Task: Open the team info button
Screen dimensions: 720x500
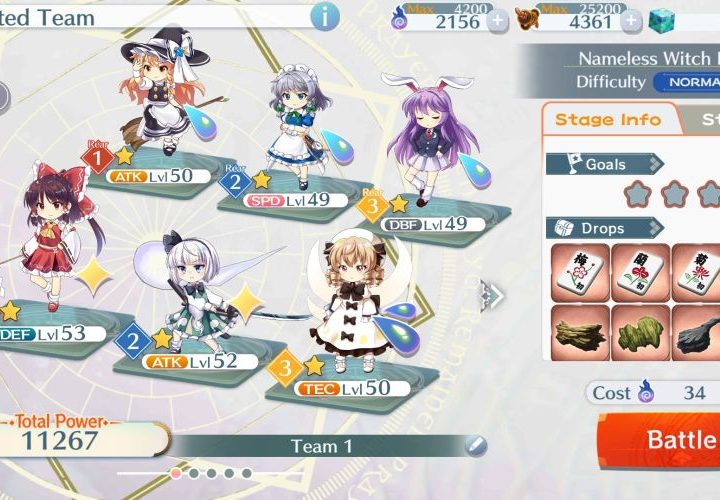Action: [324, 16]
